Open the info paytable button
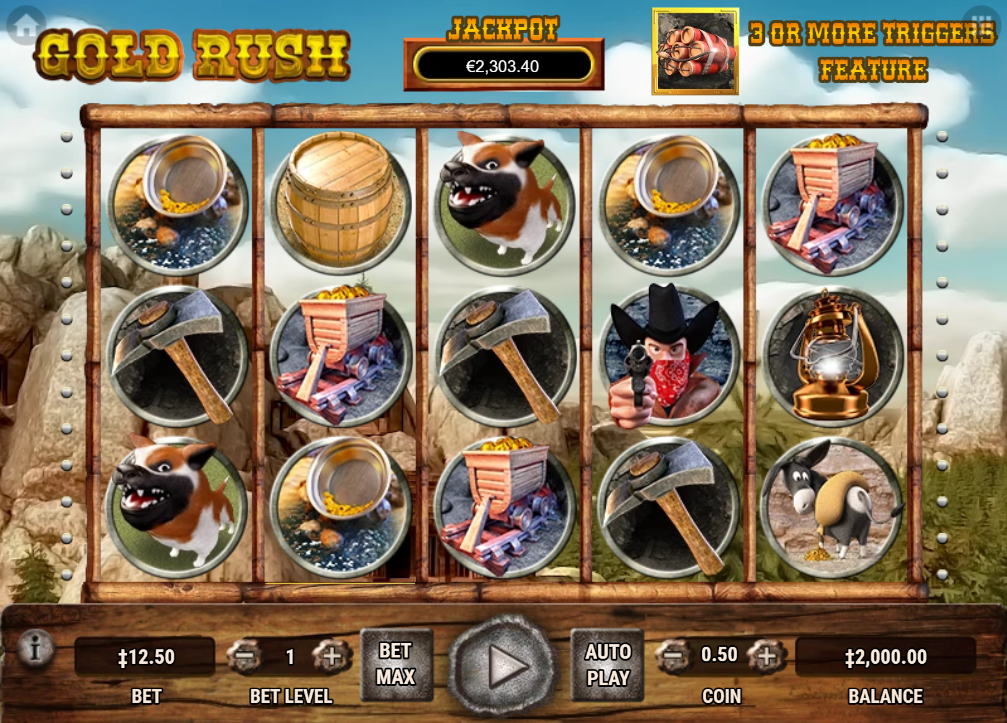The width and height of the screenshot is (1007, 723). 35,650
